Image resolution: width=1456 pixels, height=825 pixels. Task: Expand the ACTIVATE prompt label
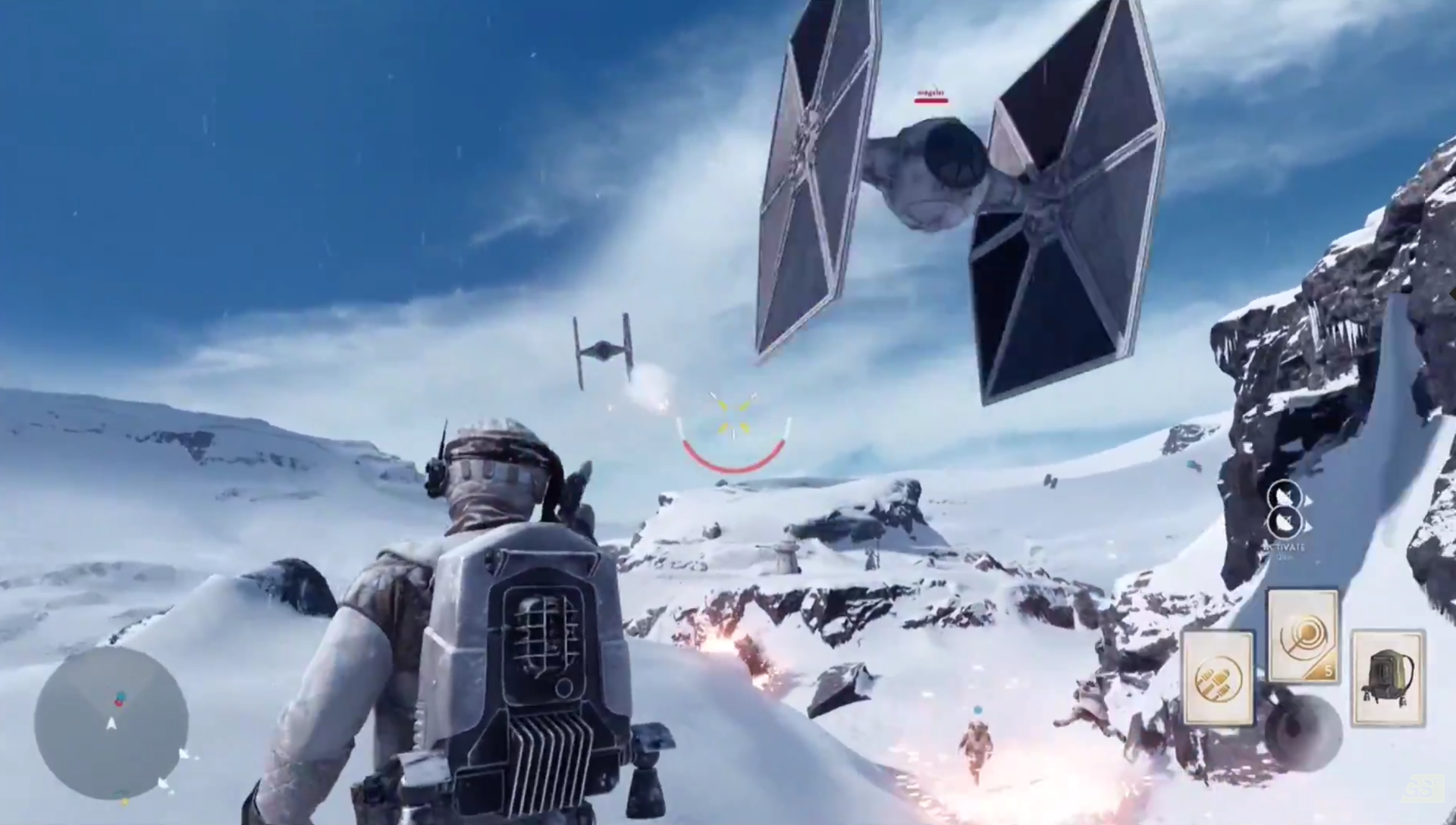pos(1283,547)
